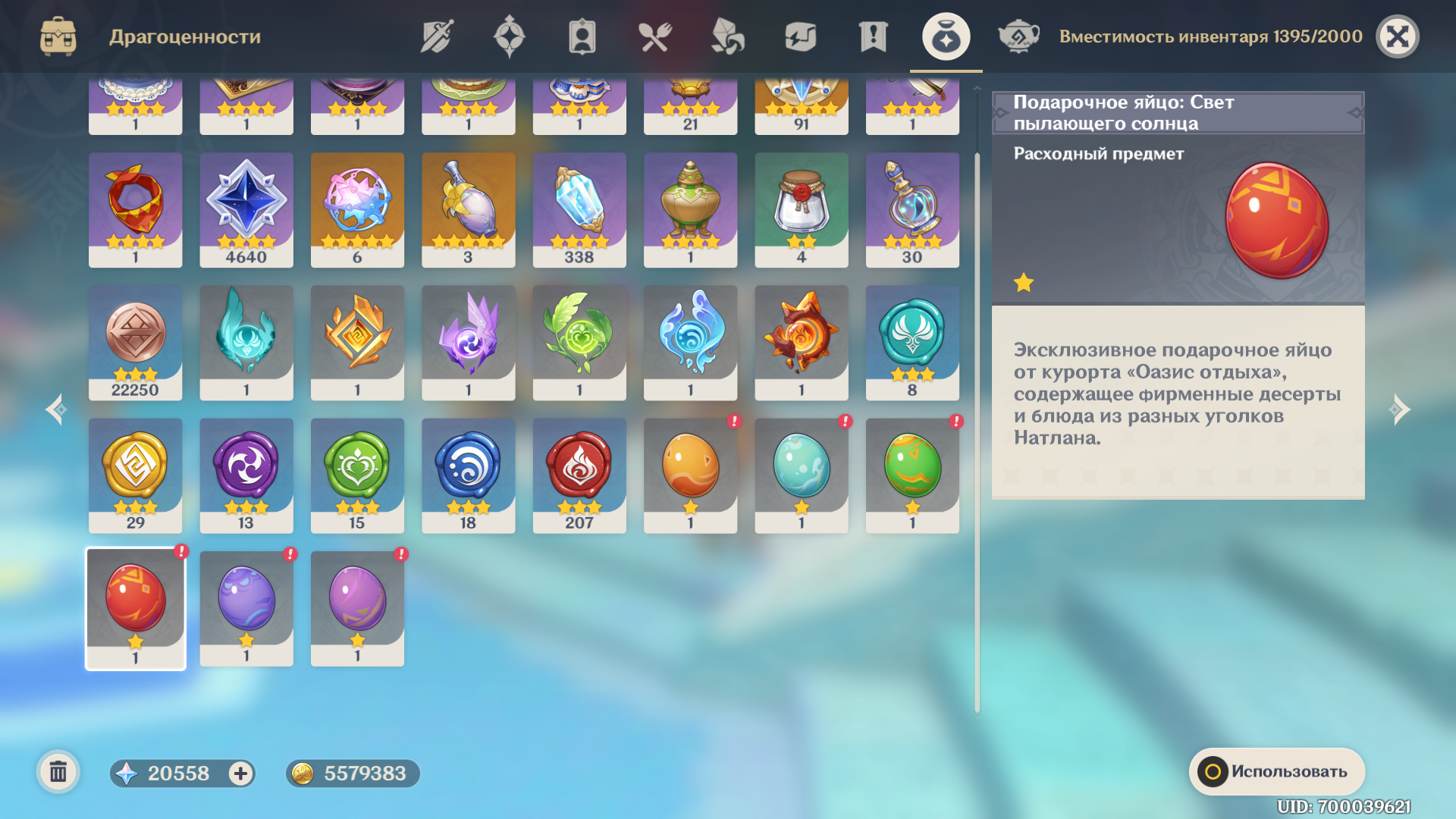Image resolution: width=1456 pixels, height=819 pixels.
Task: Select the blue star crystal with 4640
Action: (246, 209)
